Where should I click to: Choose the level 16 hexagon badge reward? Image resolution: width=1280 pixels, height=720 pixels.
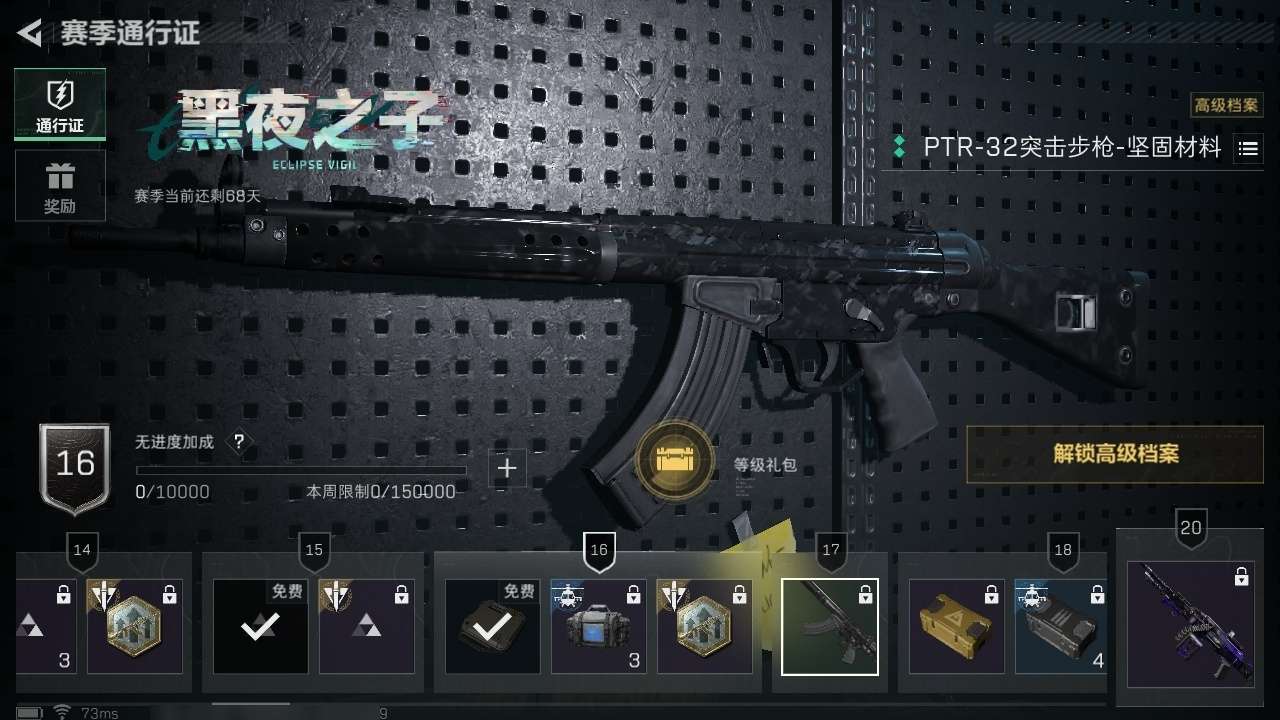705,627
